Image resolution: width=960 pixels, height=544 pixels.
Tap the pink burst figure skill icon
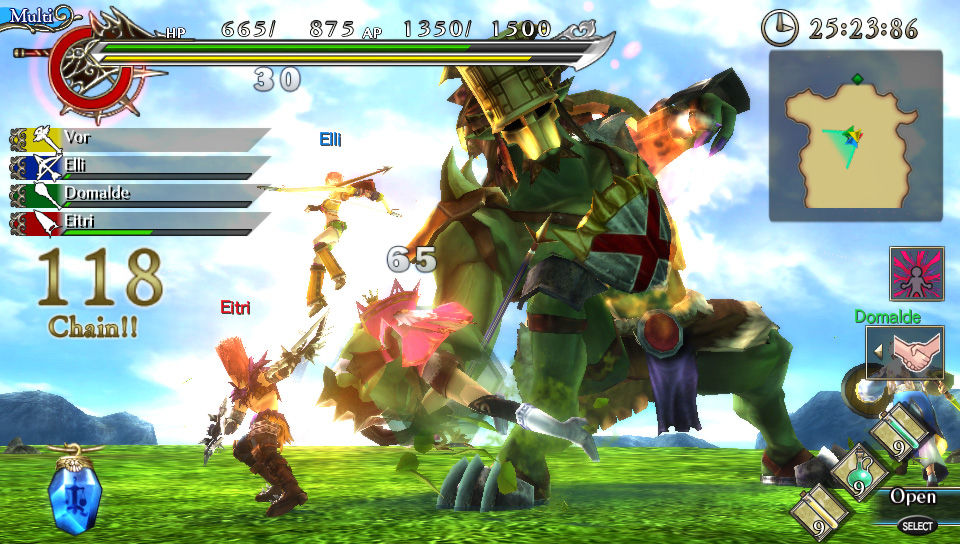click(x=917, y=273)
